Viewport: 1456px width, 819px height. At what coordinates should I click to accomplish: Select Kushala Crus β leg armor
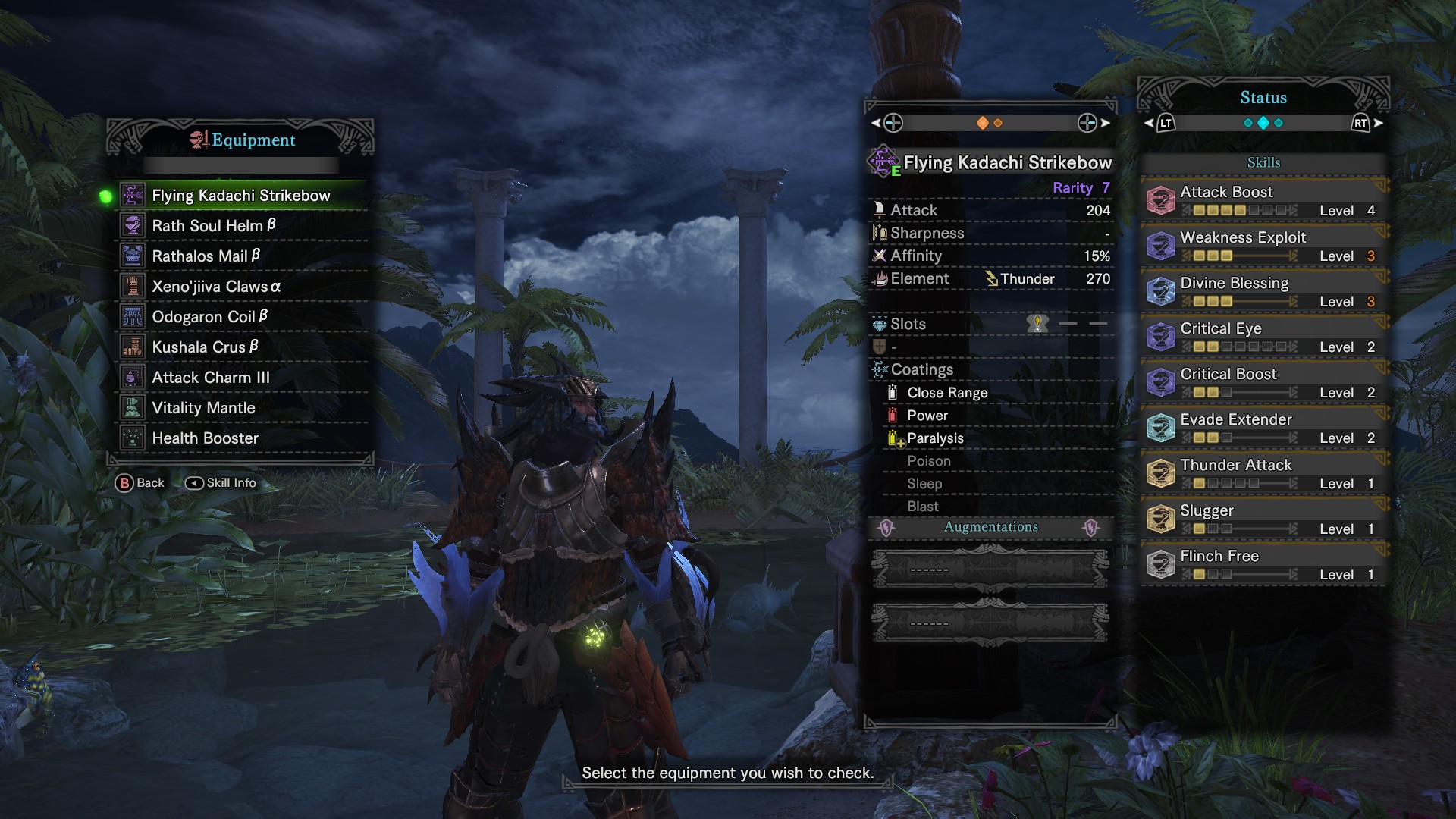(x=206, y=347)
